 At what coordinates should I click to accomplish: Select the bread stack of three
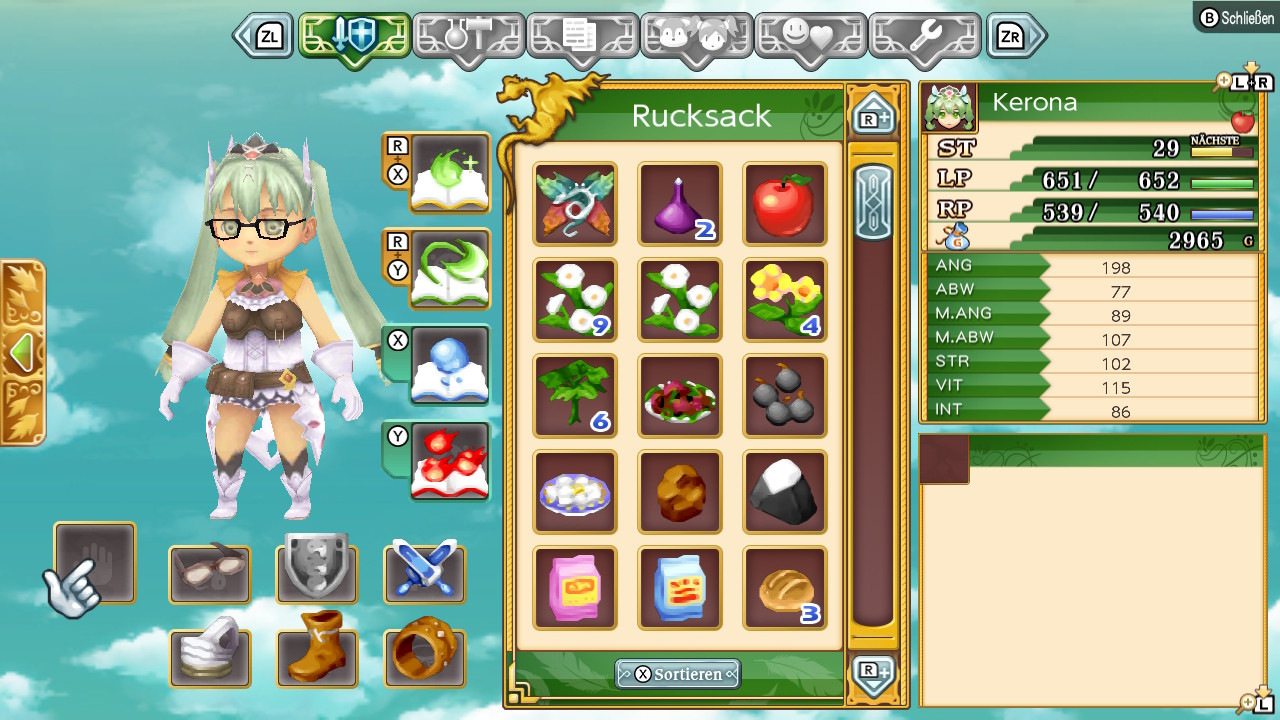[784, 587]
